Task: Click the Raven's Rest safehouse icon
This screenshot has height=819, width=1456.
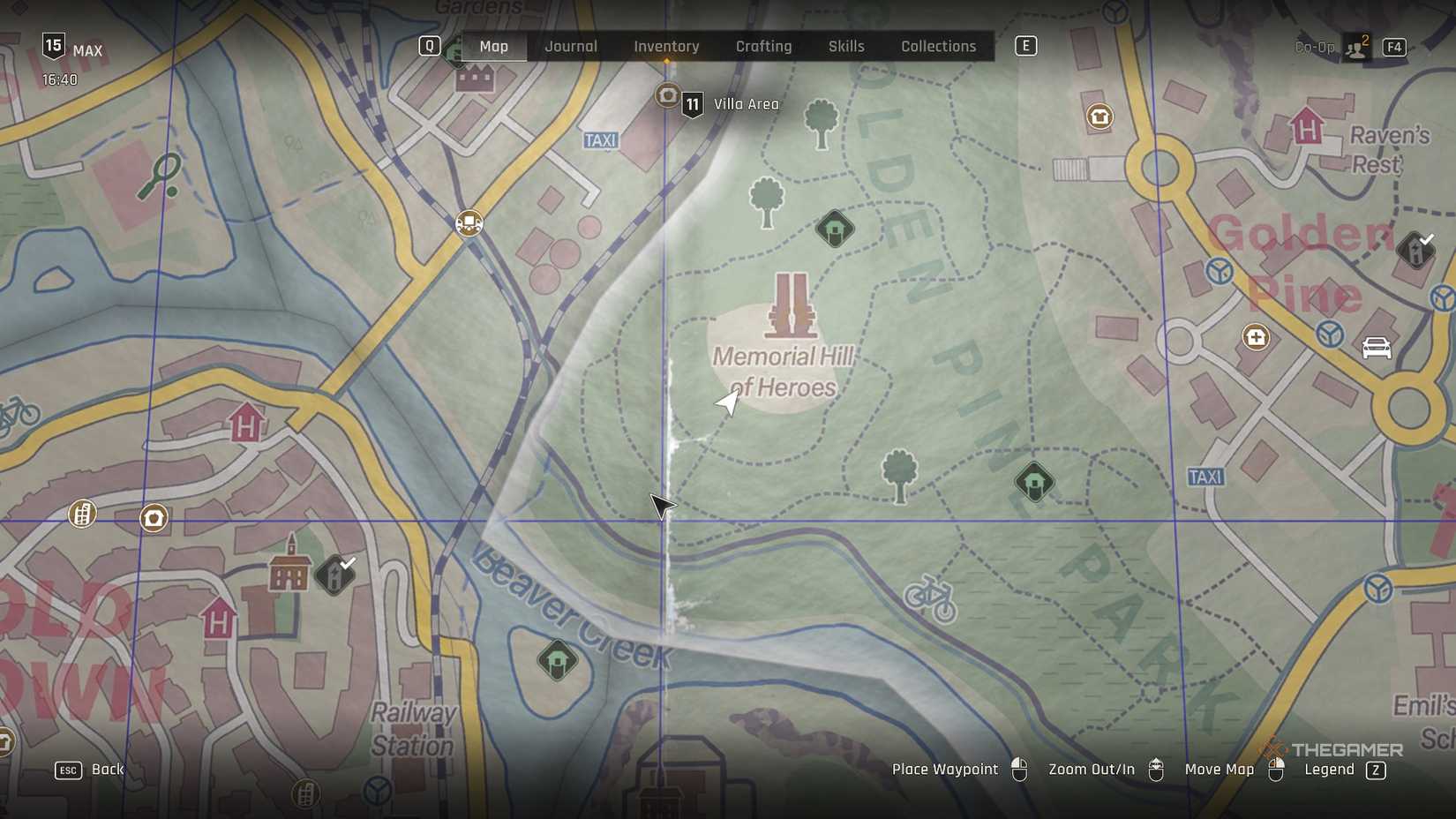Action: point(1307,126)
